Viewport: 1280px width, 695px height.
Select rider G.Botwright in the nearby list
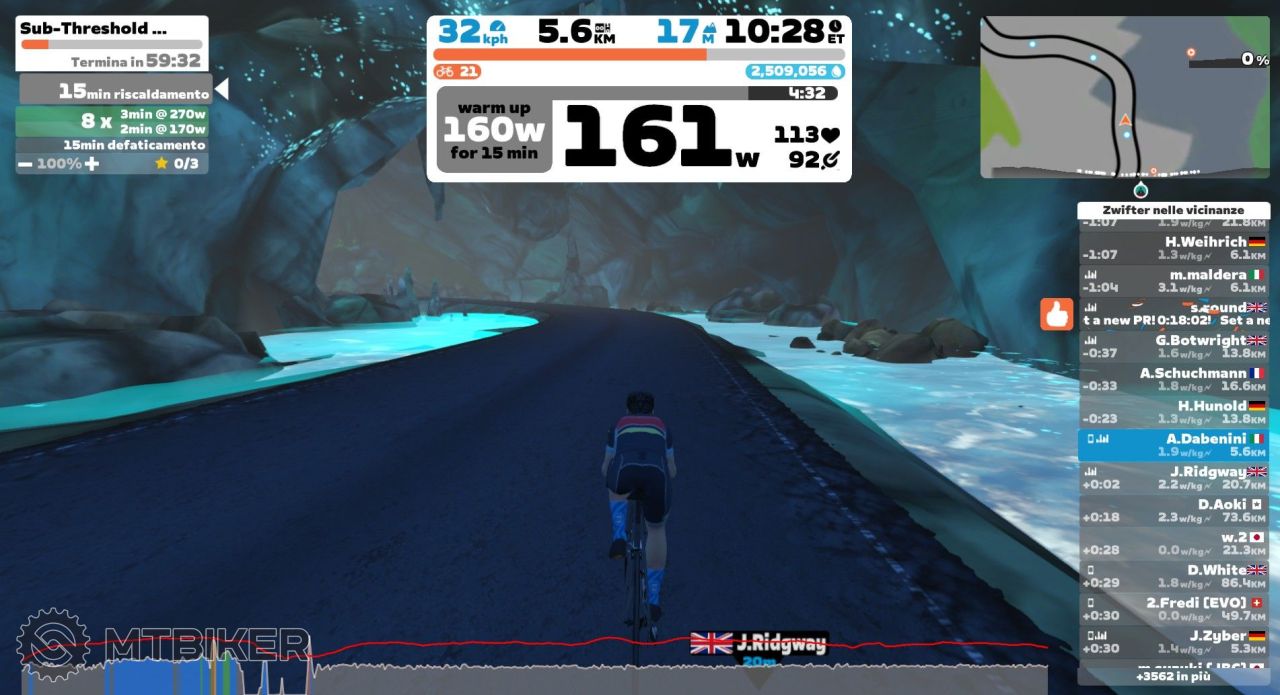(x=1173, y=347)
